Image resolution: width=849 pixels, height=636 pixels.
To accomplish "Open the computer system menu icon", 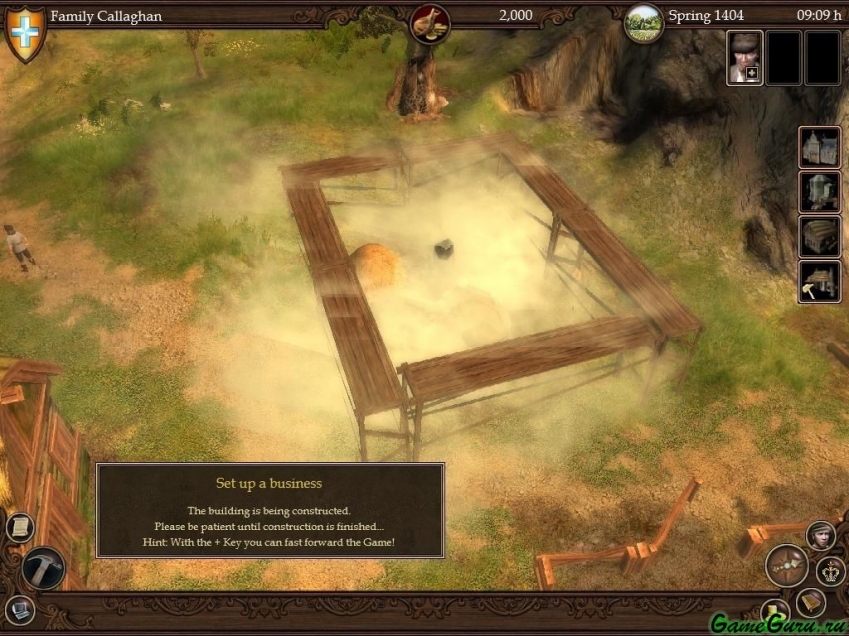I will click(x=20, y=608).
